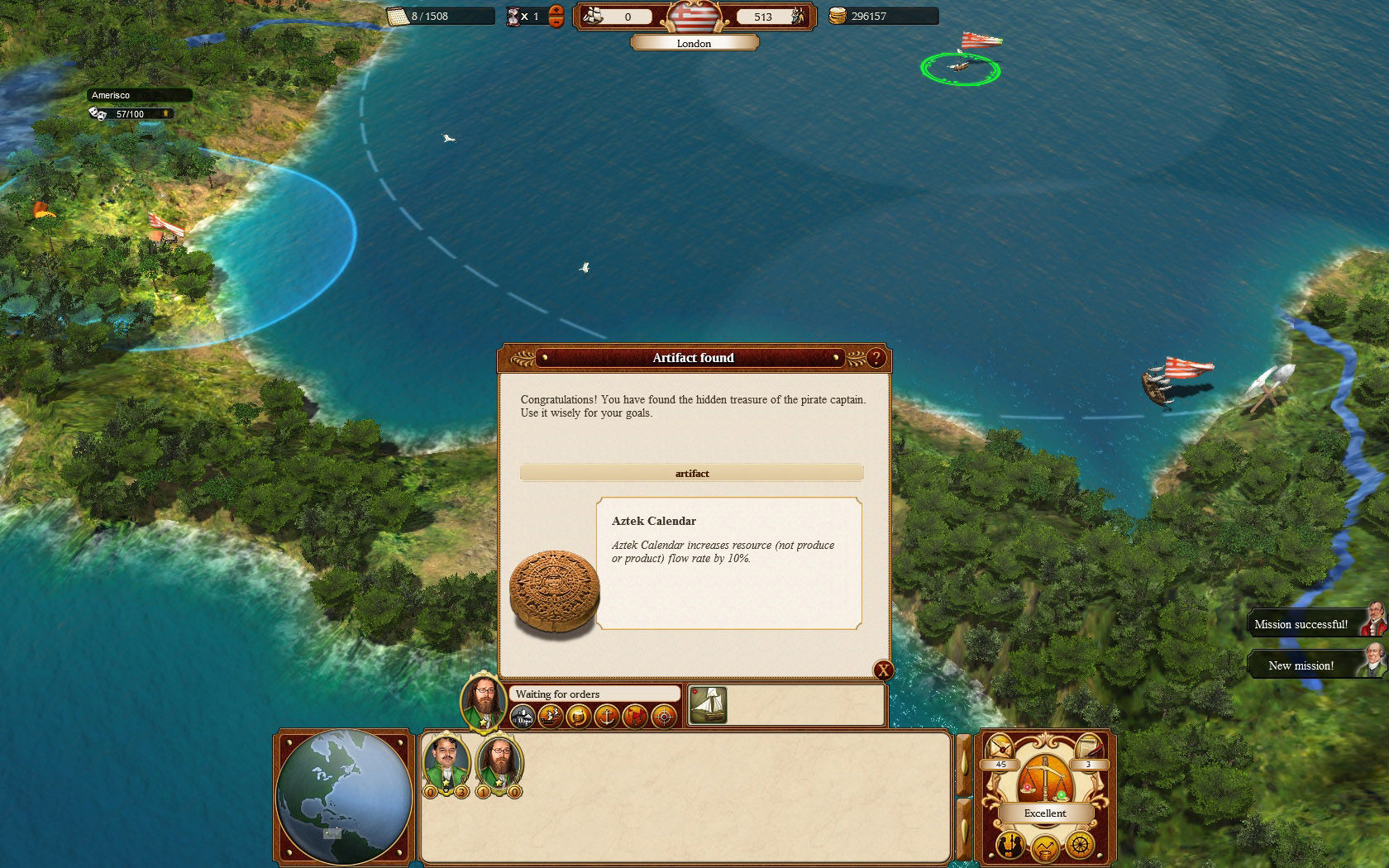The image size is (1389, 868).
Task: Open the Mission successful notification
Action: tap(1301, 624)
